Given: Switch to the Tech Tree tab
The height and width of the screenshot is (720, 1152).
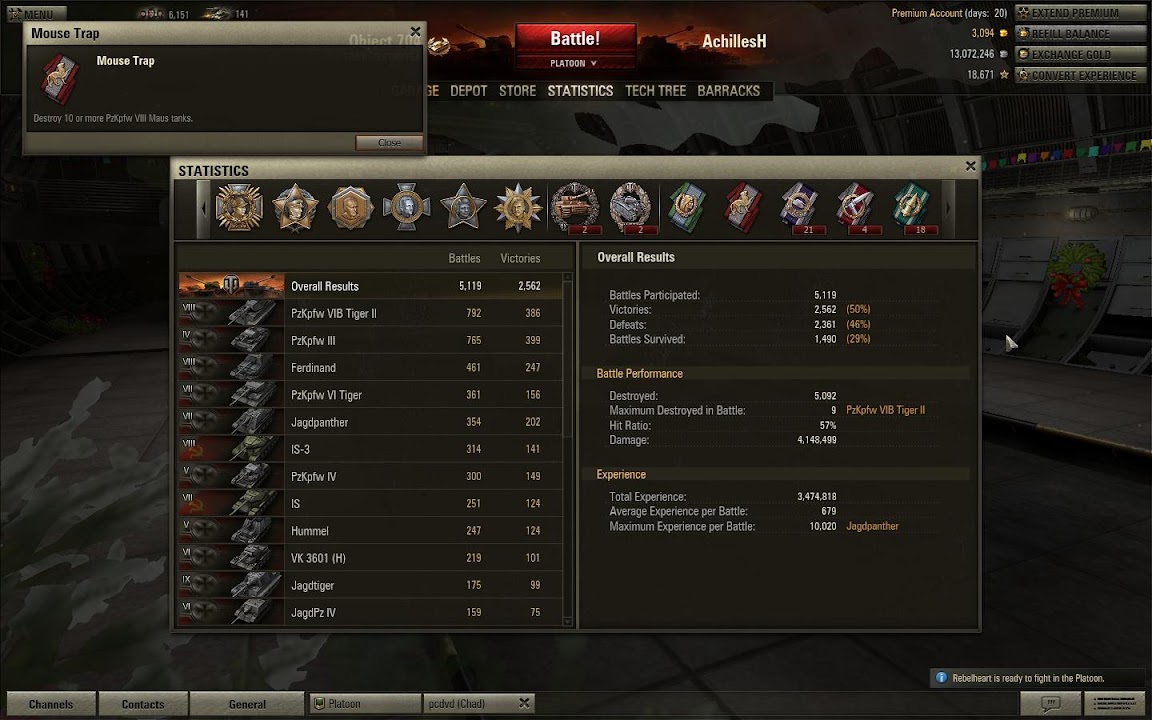Looking at the screenshot, I should [x=655, y=91].
